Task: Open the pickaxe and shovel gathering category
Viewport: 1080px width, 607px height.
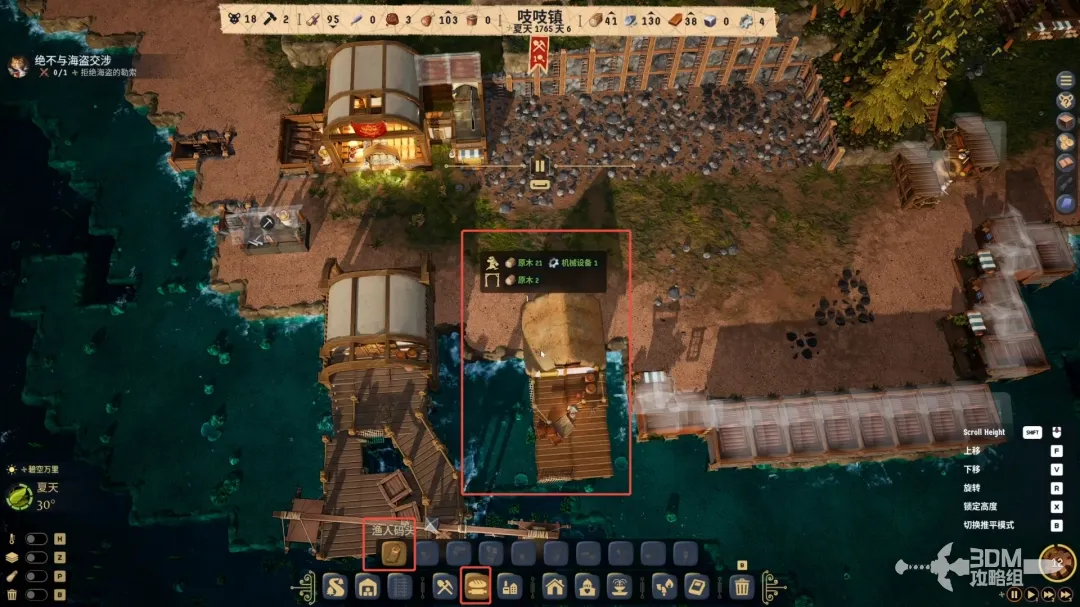Action: click(x=445, y=587)
